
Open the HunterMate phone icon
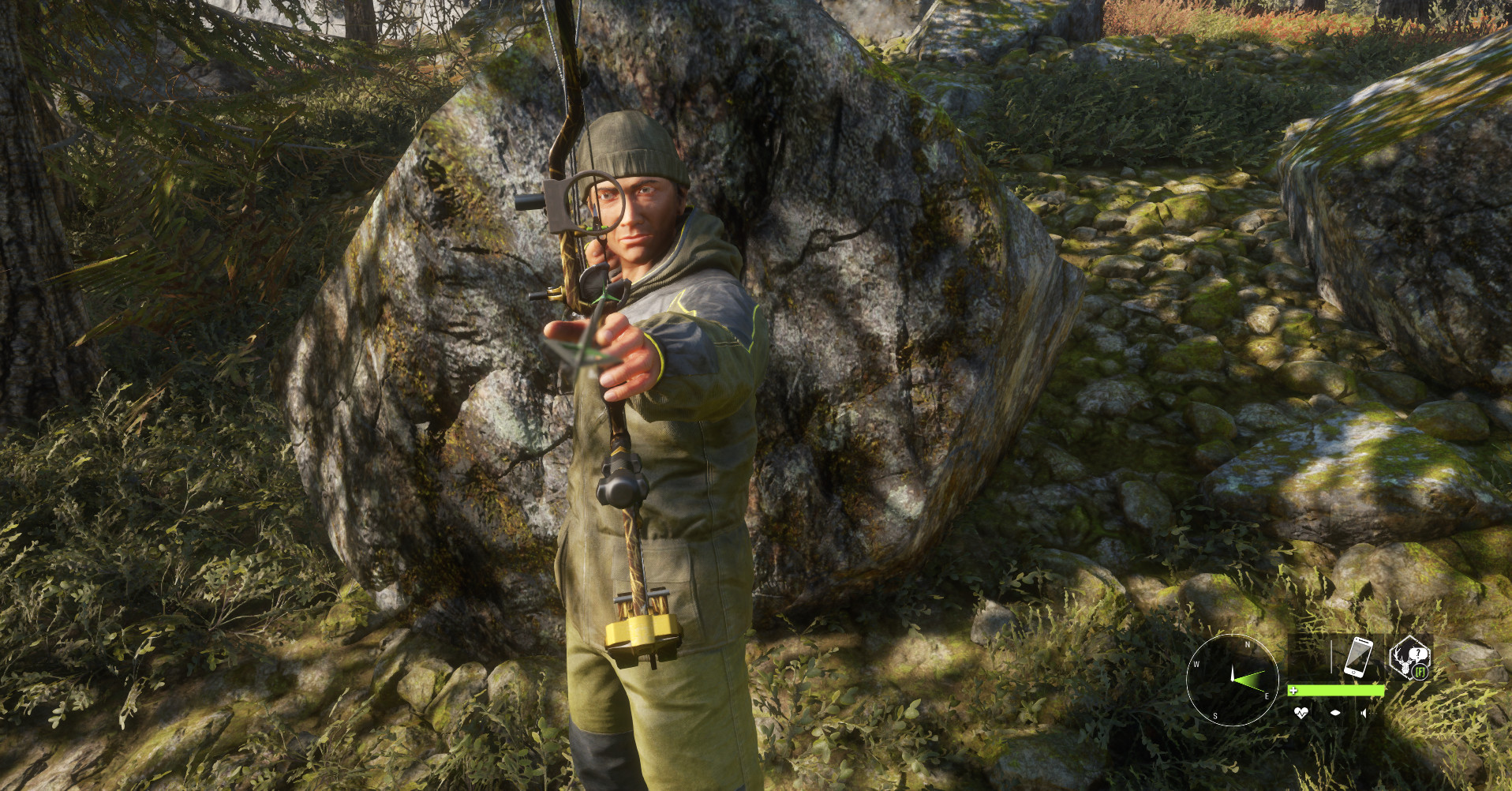1358,658
